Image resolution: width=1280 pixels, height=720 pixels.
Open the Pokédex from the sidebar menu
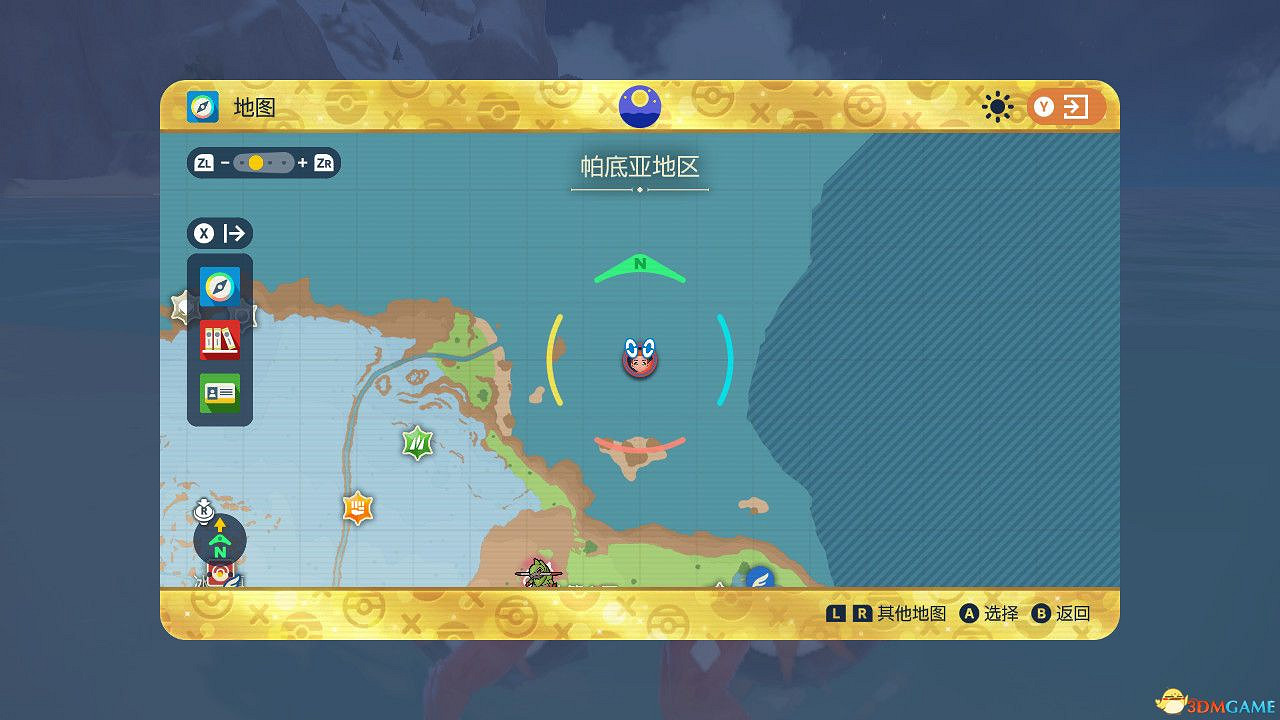pyautogui.click(x=219, y=340)
